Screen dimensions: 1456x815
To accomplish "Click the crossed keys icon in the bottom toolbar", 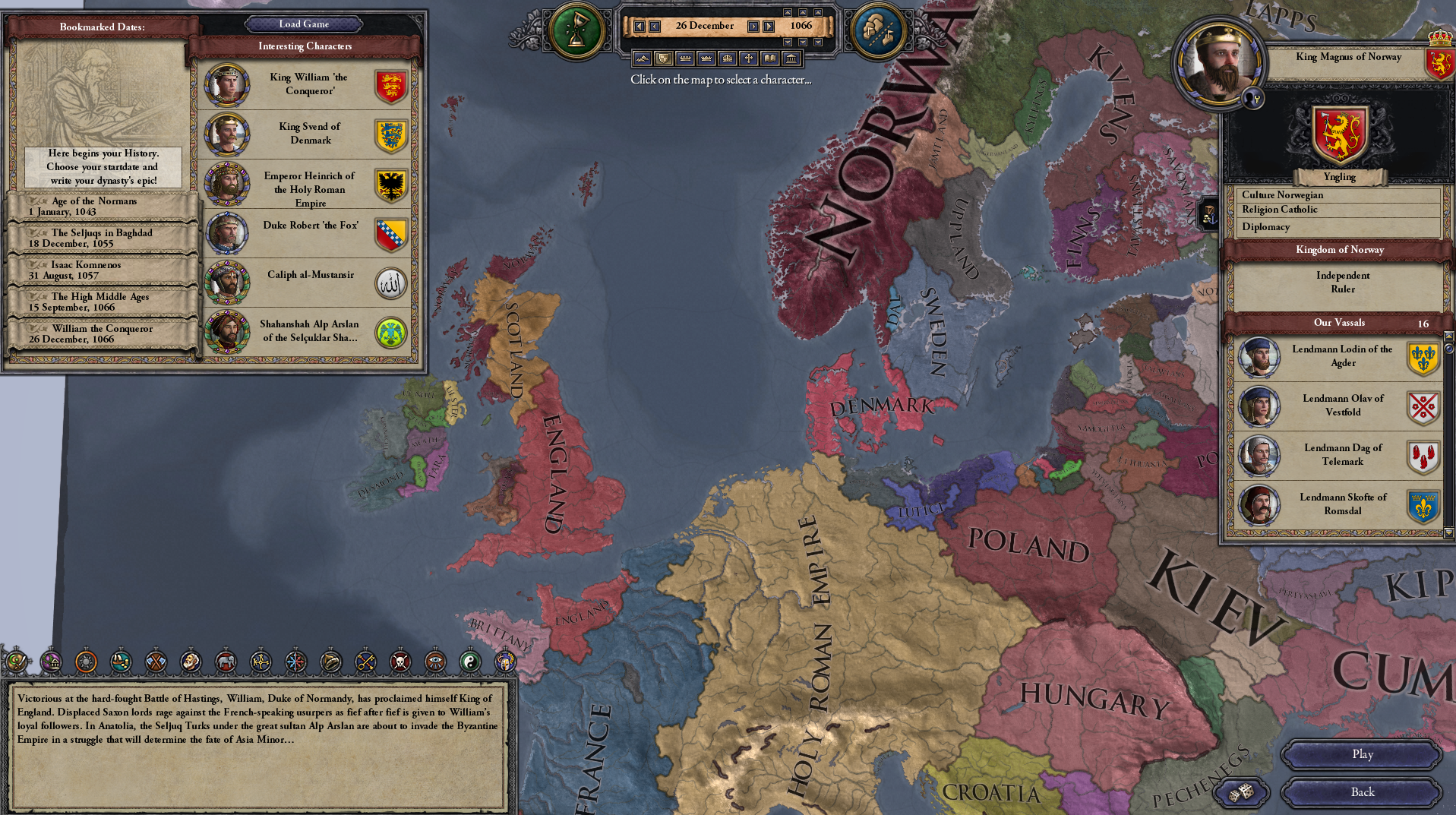I will [x=364, y=662].
